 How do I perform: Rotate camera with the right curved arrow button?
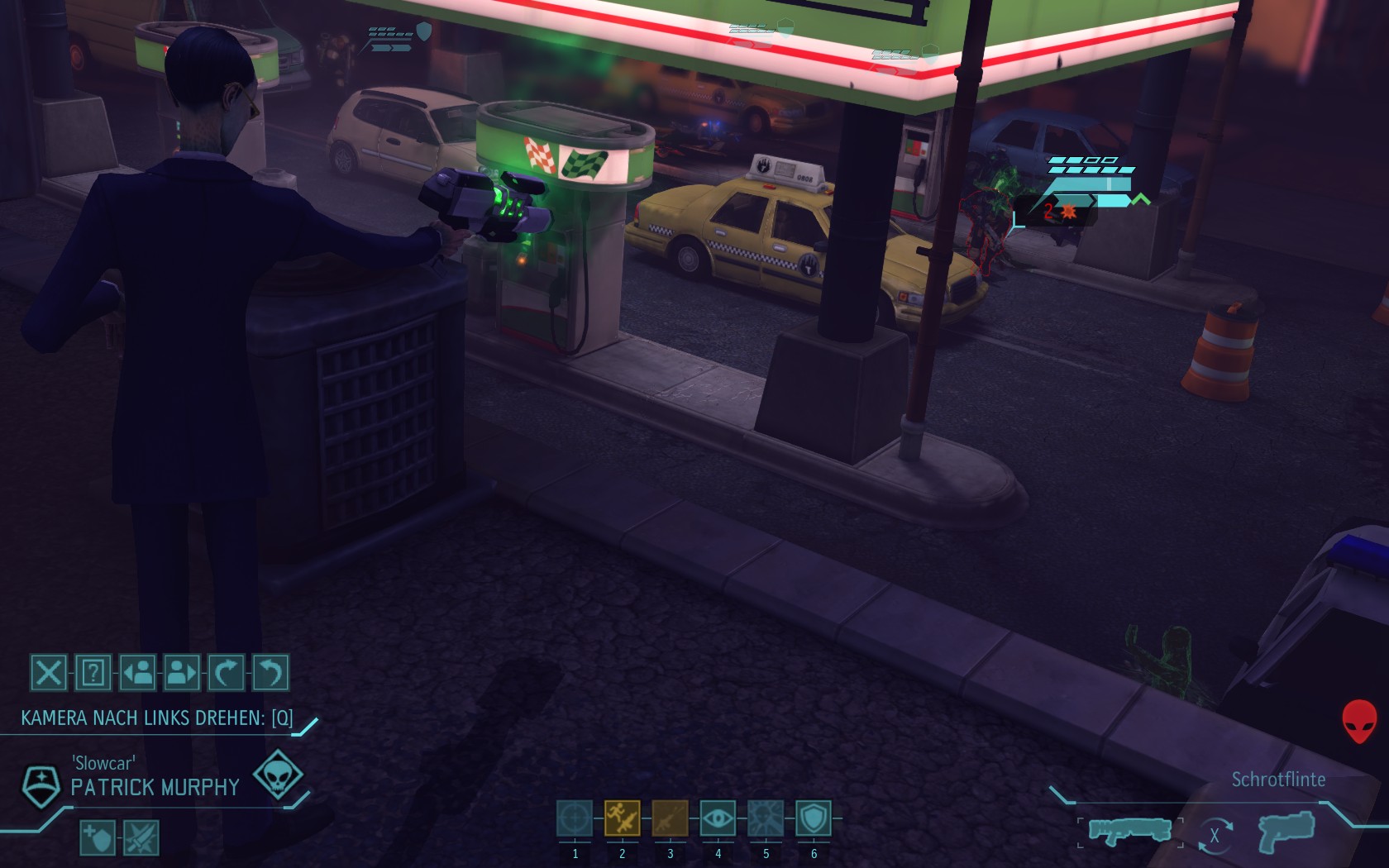pyautogui.click(x=270, y=672)
